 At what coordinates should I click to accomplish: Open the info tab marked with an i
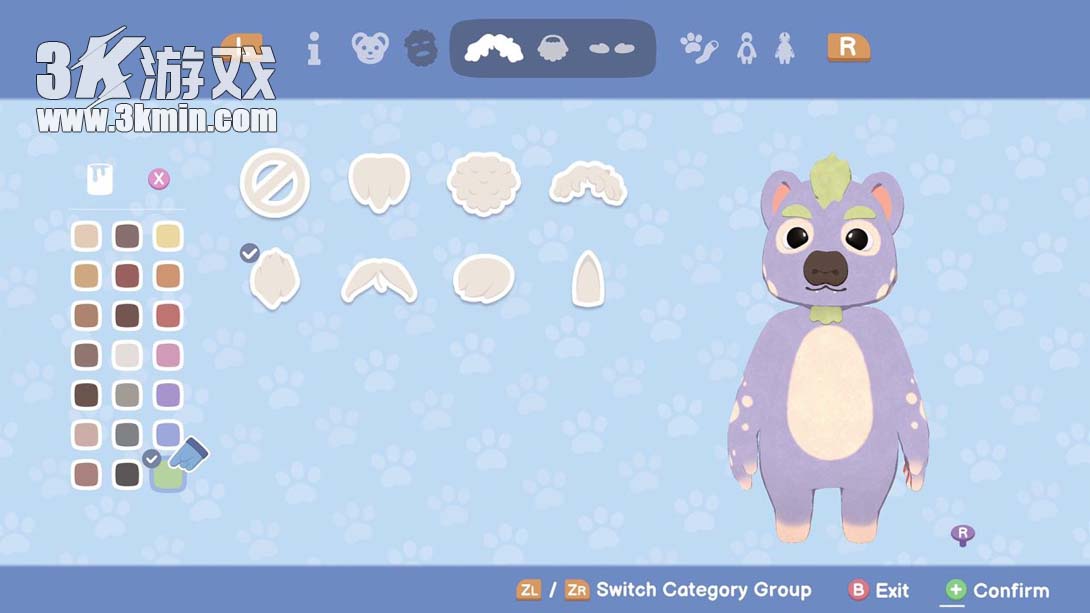(314, 48)
